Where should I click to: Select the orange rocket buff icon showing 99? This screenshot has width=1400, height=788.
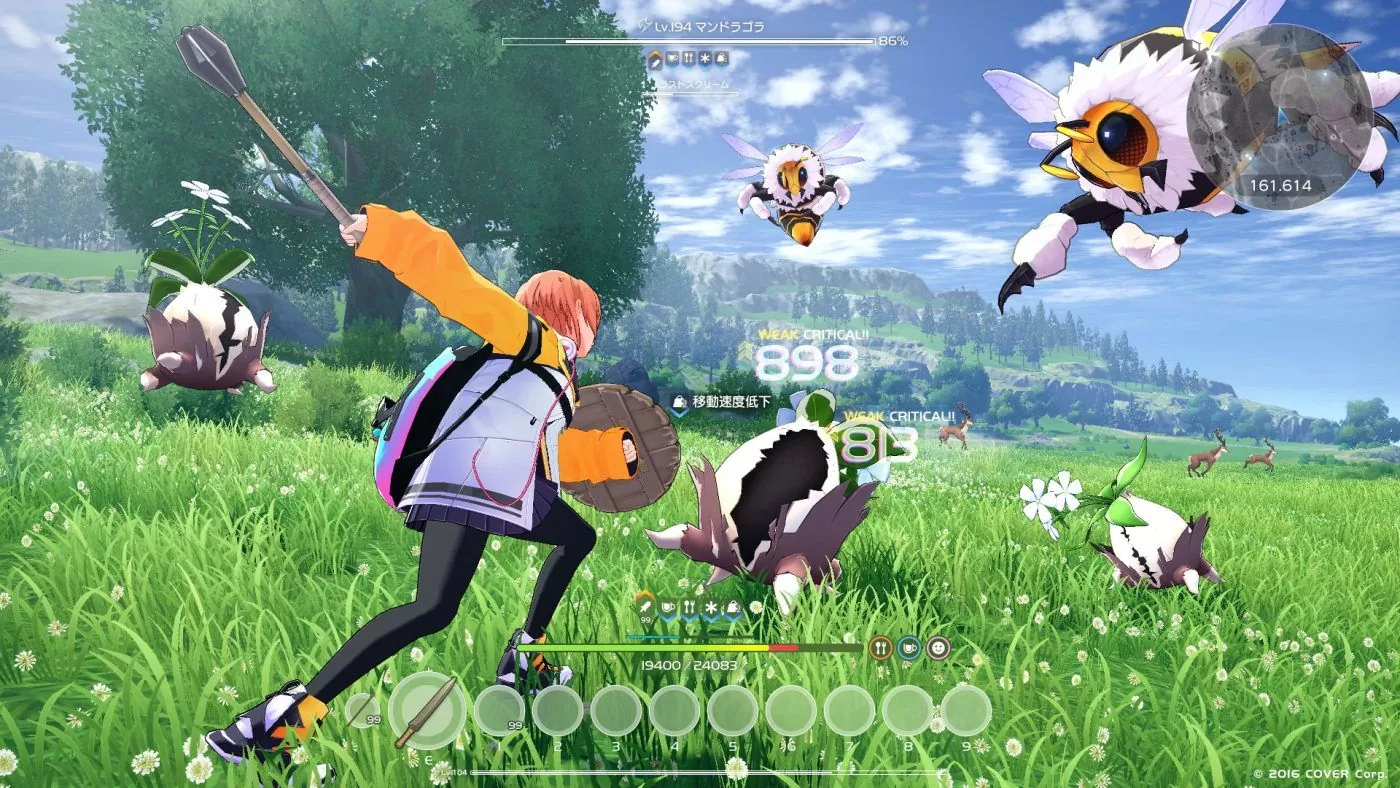click(645, 607)
